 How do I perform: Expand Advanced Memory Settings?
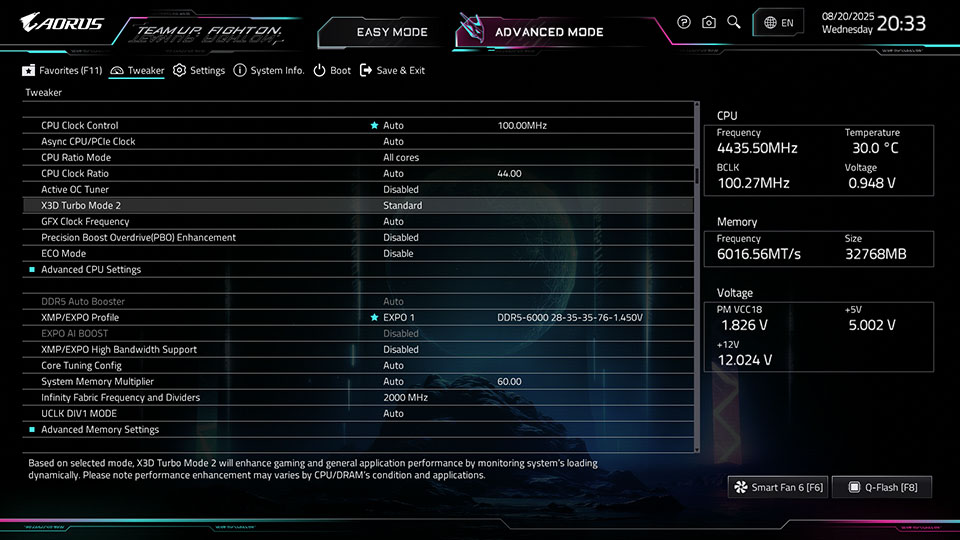pyautogui.click(x=100, y=429)
